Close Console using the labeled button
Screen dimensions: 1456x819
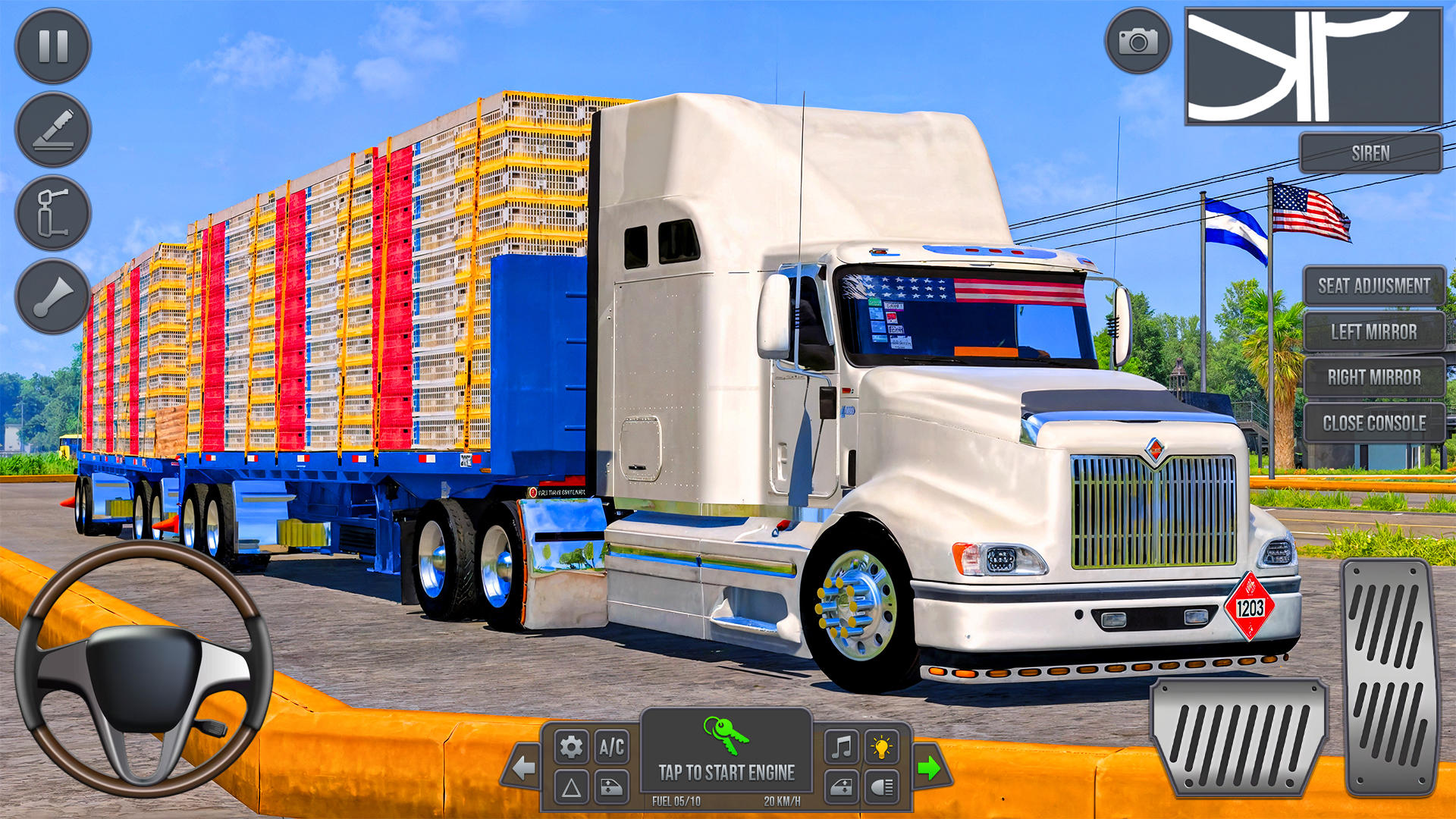(x=1373, y=424)
